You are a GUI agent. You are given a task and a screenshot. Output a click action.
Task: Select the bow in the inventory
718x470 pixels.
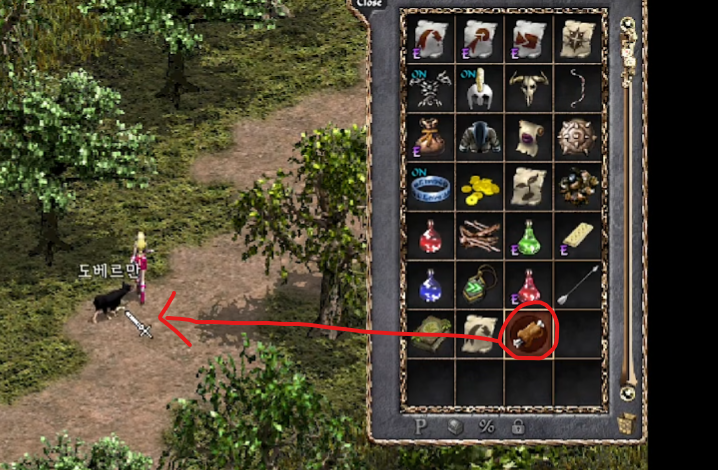578,87
